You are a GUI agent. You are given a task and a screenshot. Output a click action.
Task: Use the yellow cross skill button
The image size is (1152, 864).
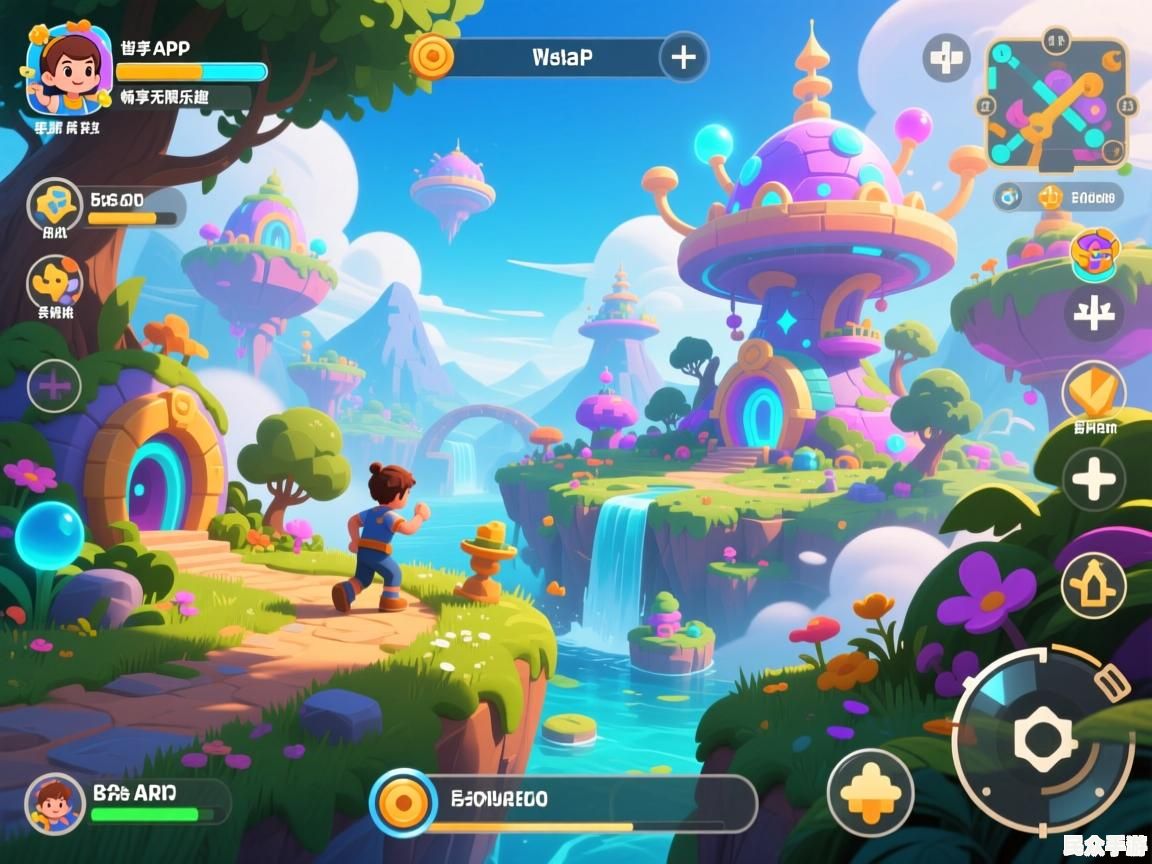coord(870,792)
